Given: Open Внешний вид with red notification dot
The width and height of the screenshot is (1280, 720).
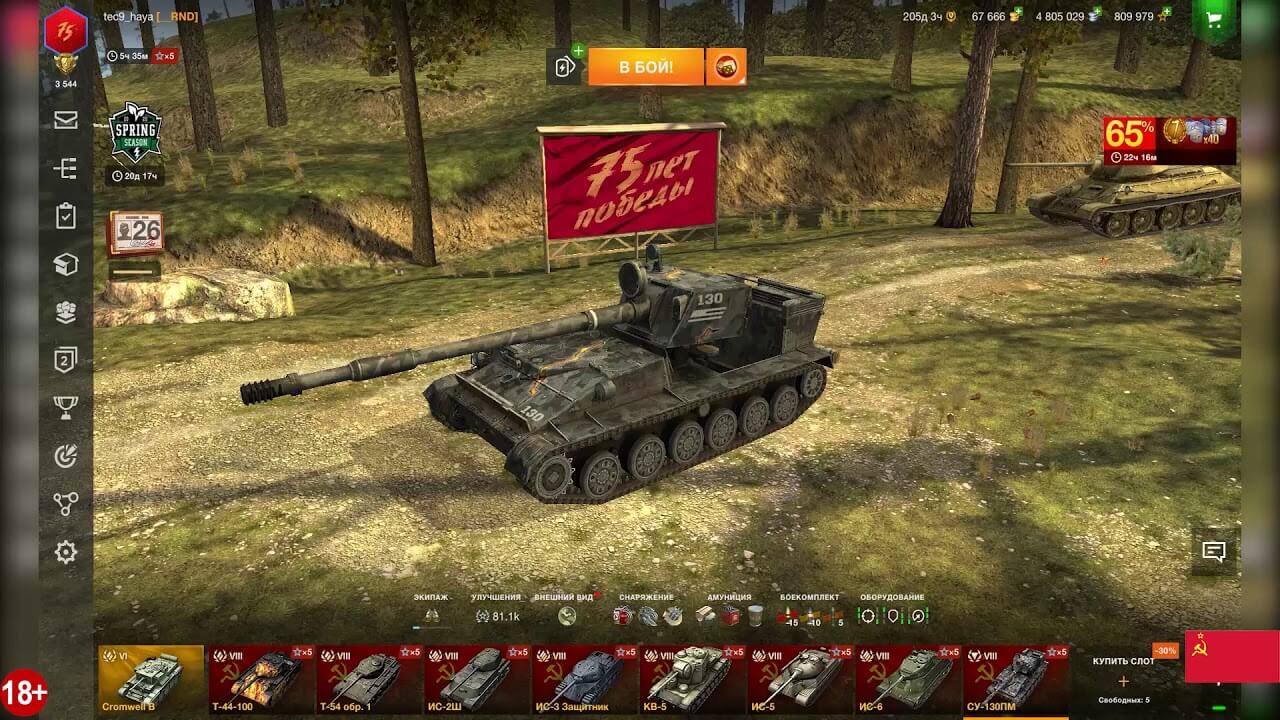Looking at the screenshot, I should [567, 603].
